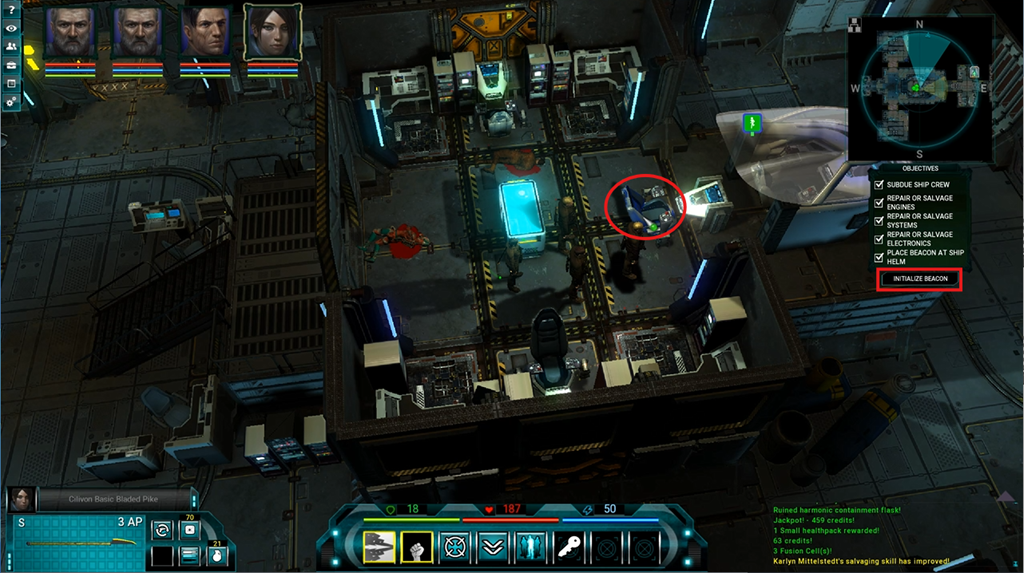Activate the crosshair target ability

coord(453,547)
